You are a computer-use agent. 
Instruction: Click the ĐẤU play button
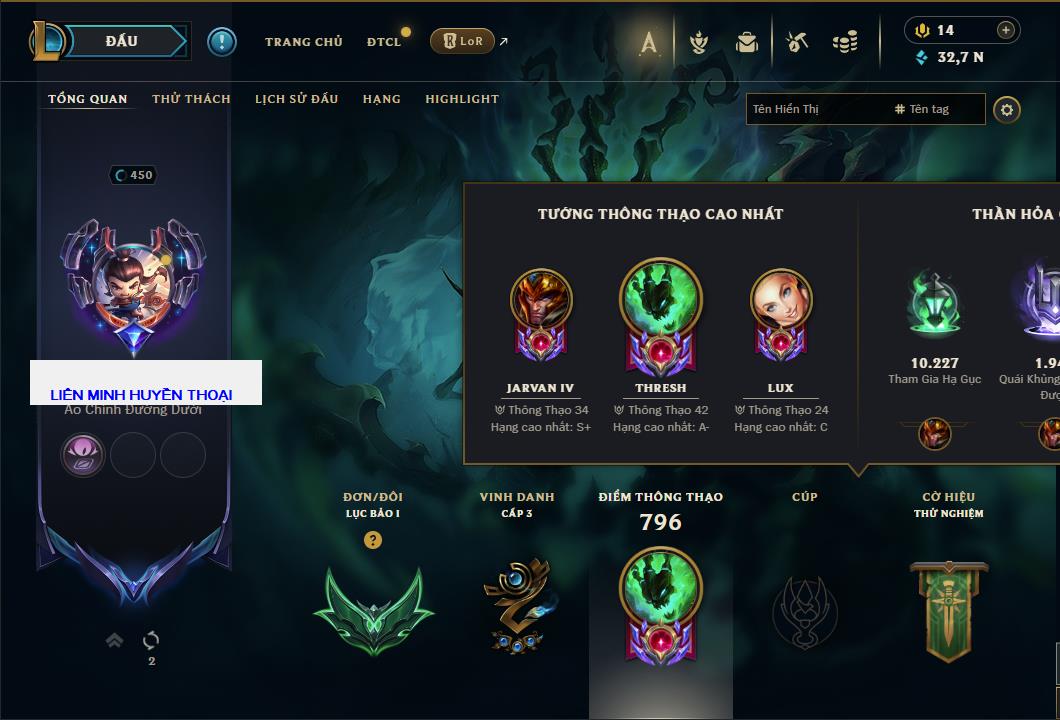click(x=120, y=41)
